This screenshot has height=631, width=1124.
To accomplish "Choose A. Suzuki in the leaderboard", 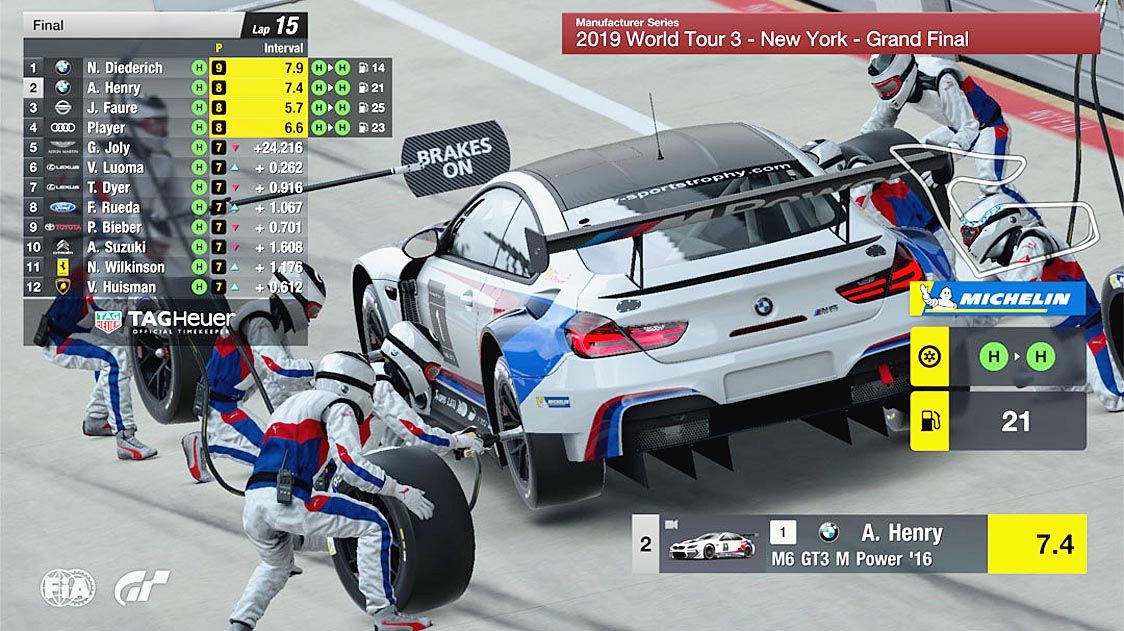I will [x=116, y=247].
